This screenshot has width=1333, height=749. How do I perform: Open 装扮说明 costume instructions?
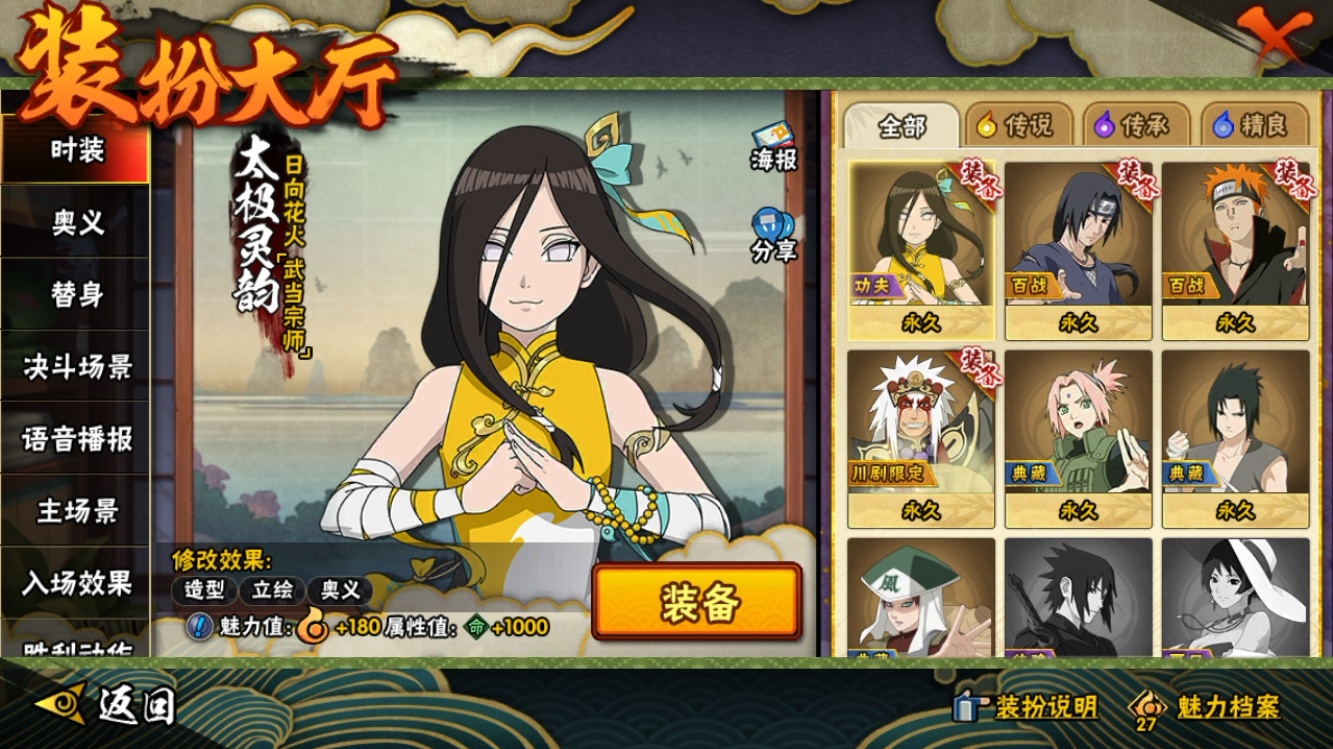(x=1028, y=707)
